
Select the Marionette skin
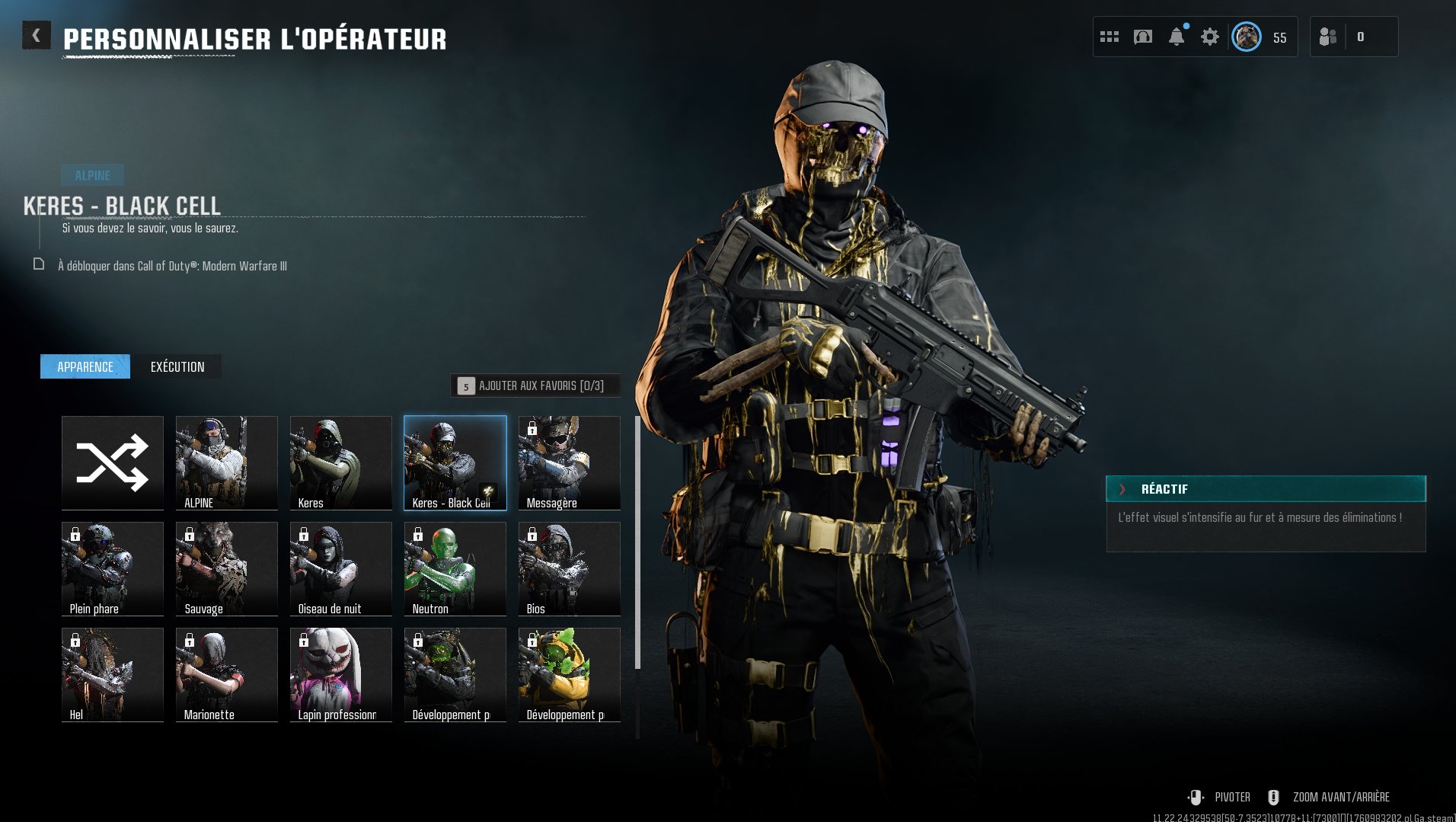pyautogui.click(x=226, y=674)
